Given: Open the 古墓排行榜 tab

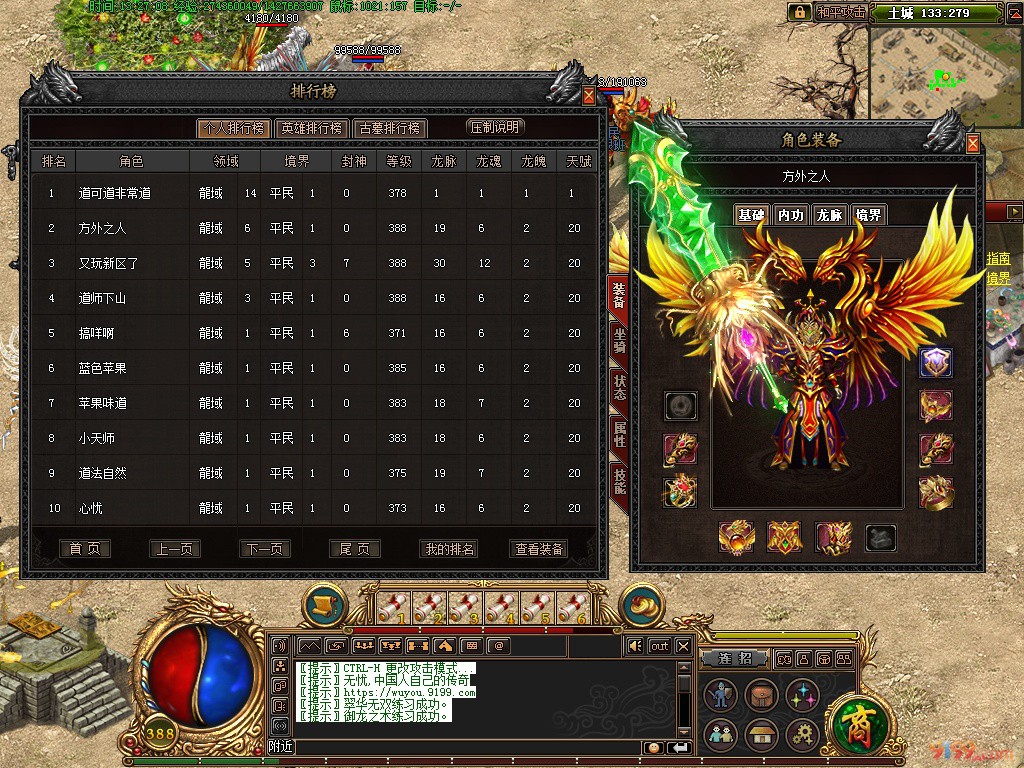Looking at the screenshot, I should tap(390, 128).
